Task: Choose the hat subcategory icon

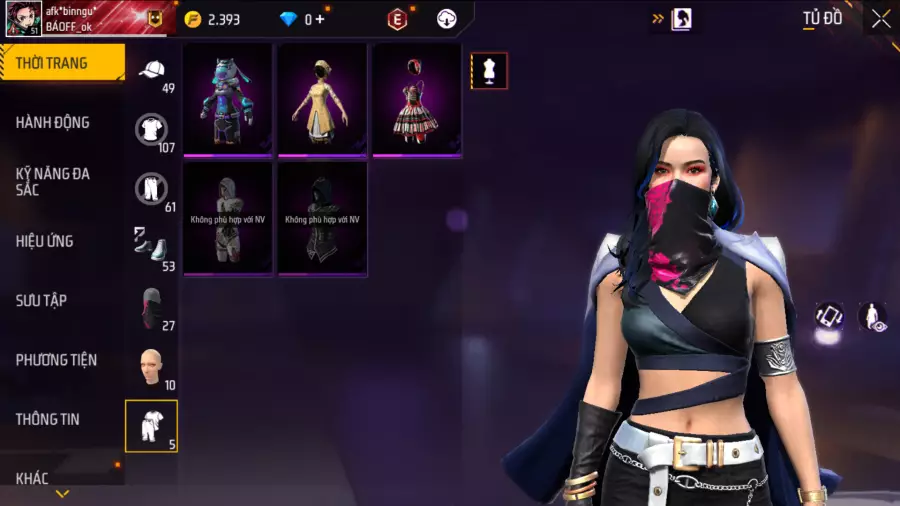Action: click(152, 69)
